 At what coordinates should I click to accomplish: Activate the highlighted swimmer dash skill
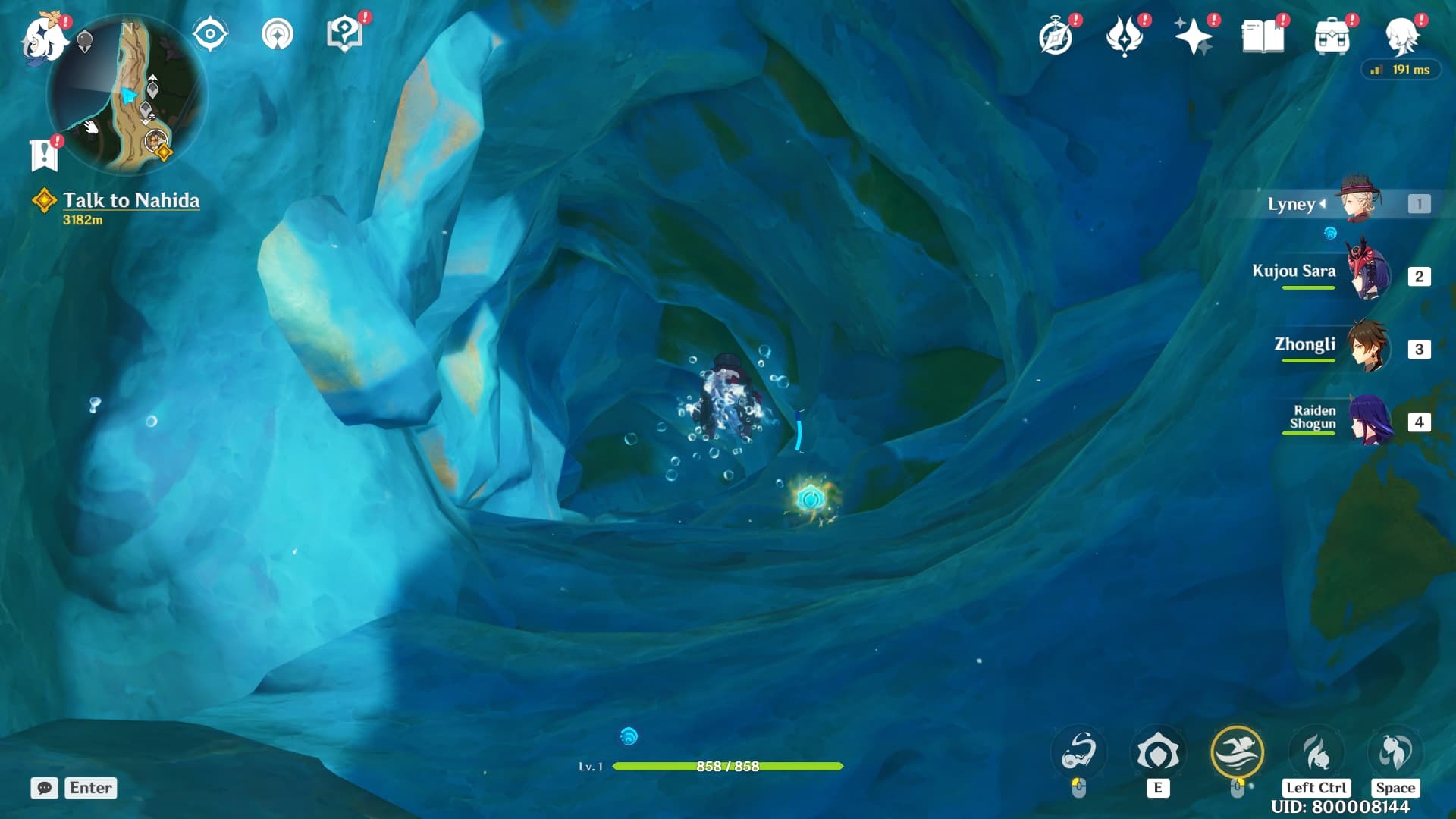(x=1237, y=753)
